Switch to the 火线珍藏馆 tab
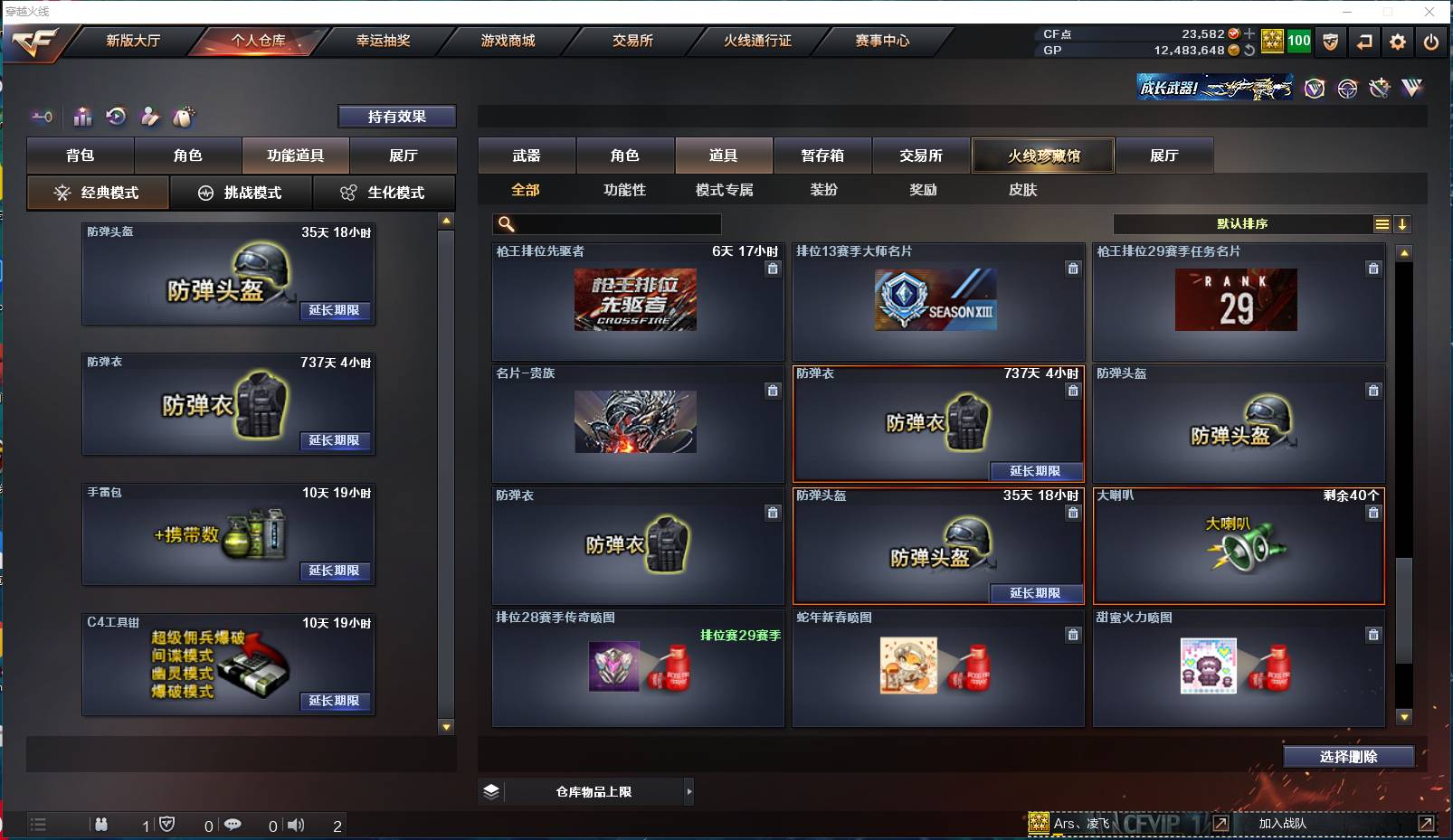 point(1041,155)
